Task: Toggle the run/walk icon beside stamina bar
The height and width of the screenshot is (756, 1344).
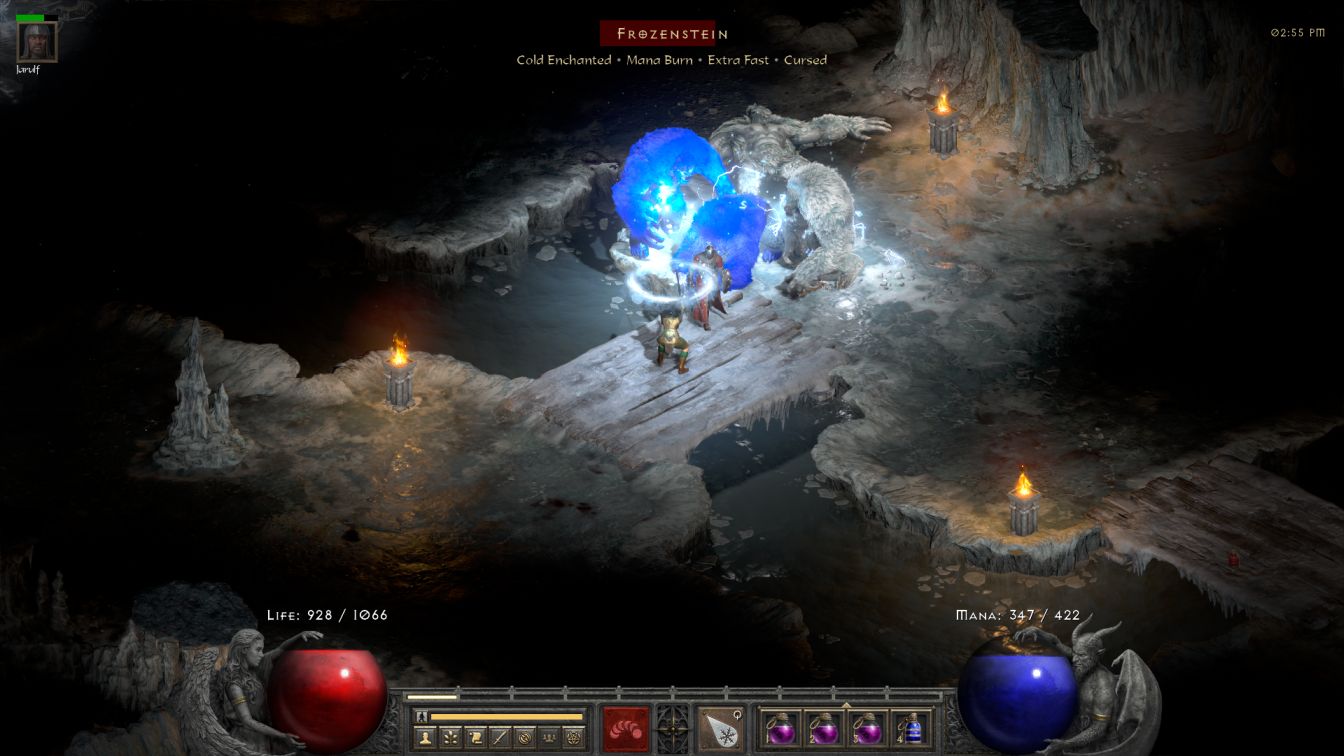Action: (421, 716)
